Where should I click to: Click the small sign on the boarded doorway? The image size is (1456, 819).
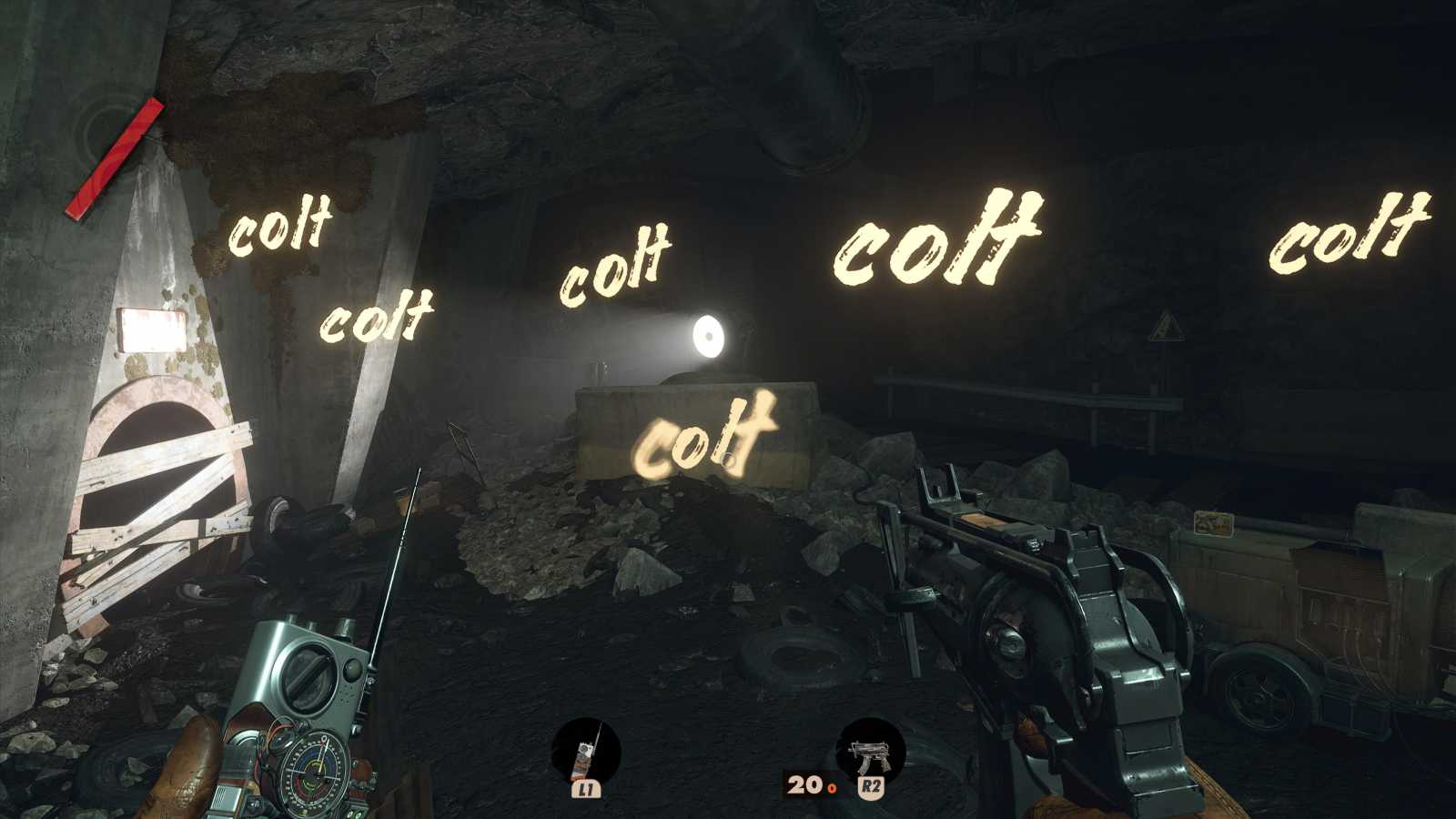[150, 328]
